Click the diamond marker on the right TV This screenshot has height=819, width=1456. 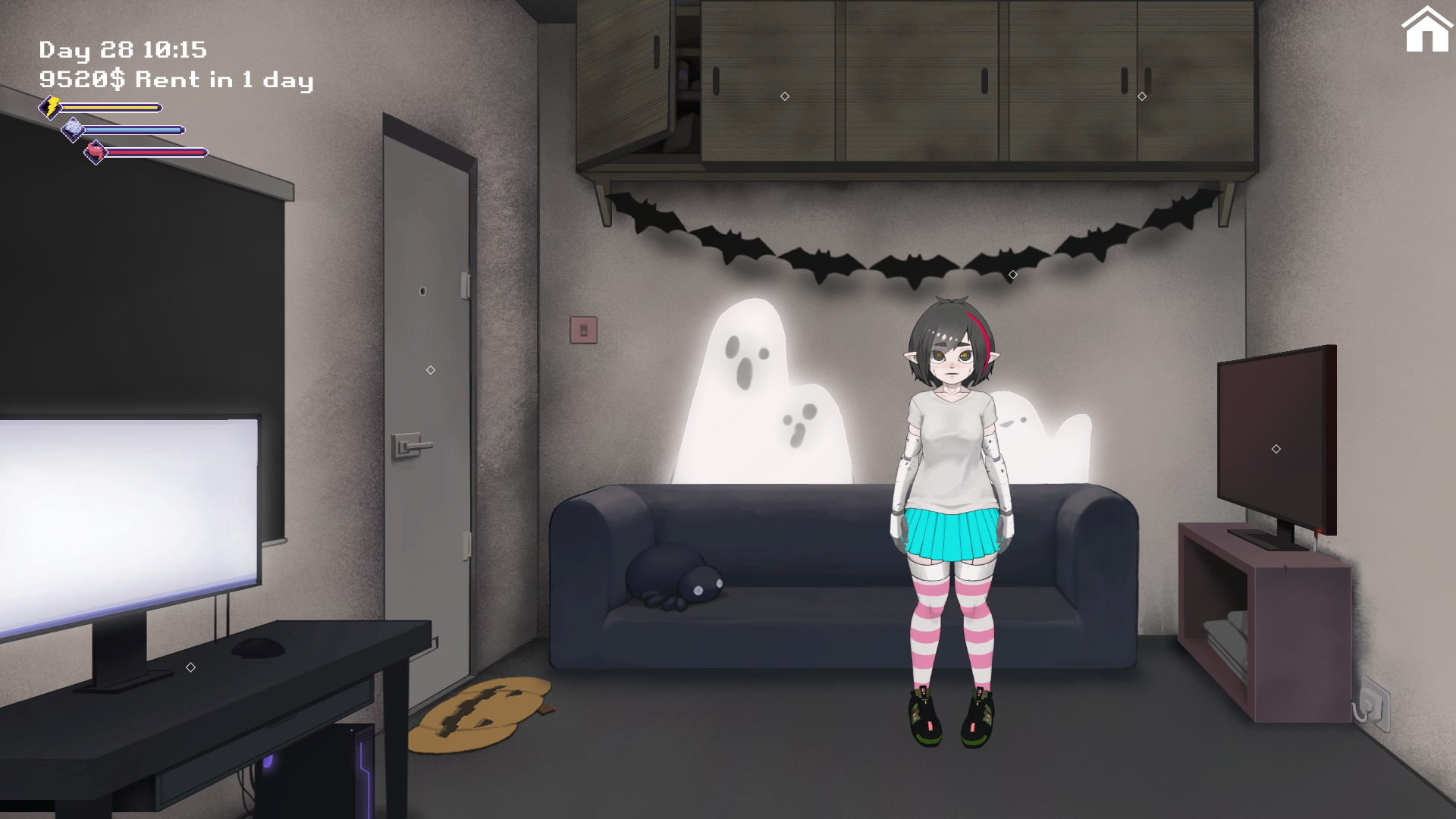(1275, 448)
